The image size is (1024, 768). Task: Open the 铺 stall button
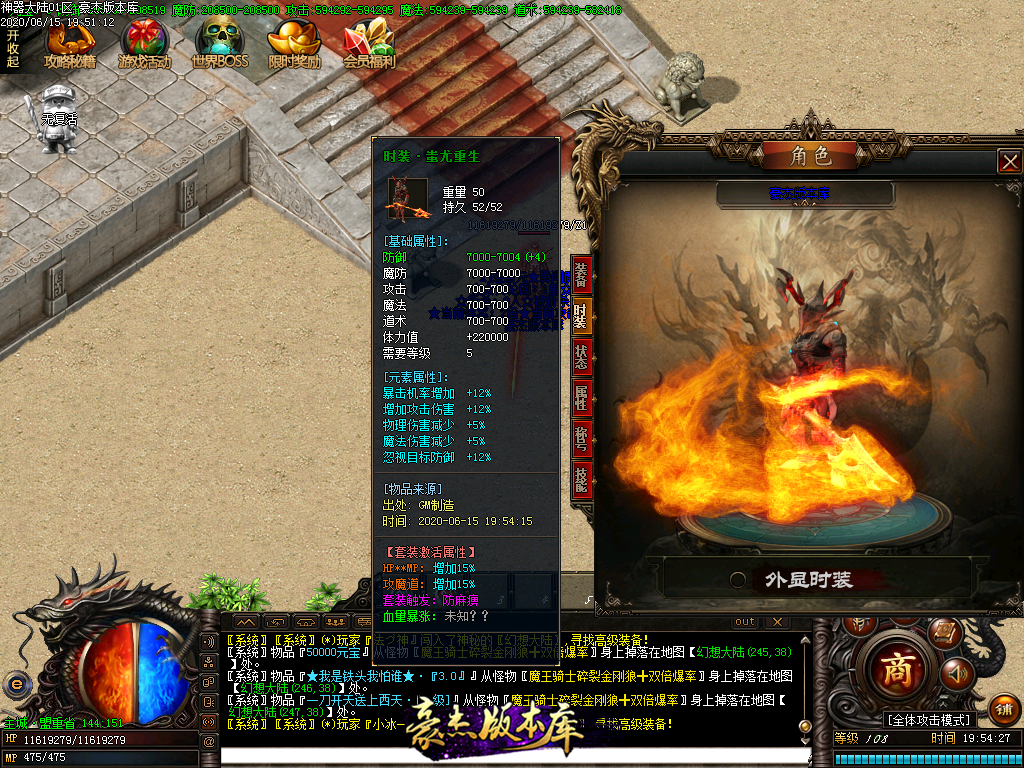(x=1005, y=709)
